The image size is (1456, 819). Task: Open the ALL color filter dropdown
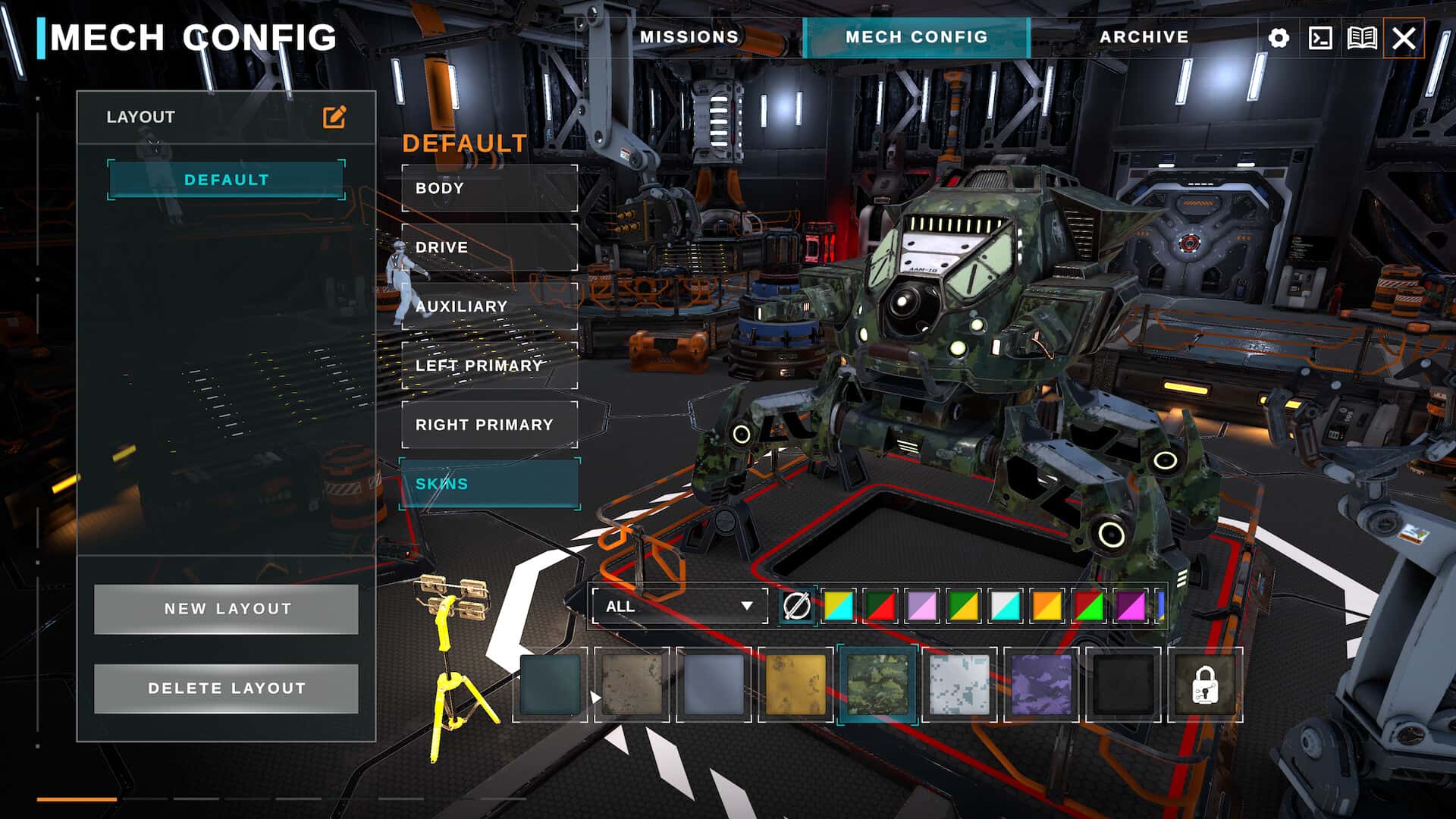tap(679, 607)
